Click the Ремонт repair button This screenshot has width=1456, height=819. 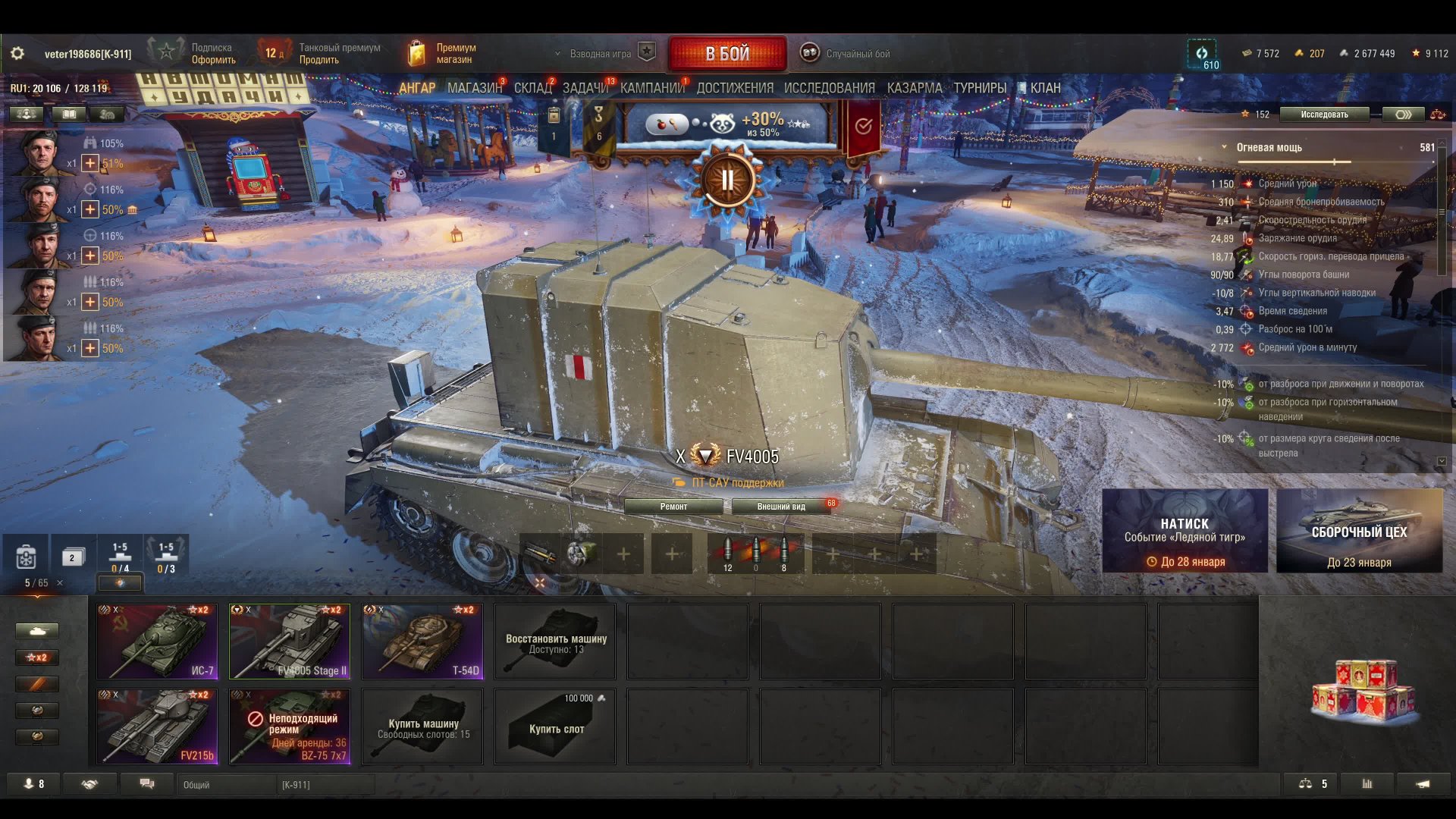click(673, 507)
